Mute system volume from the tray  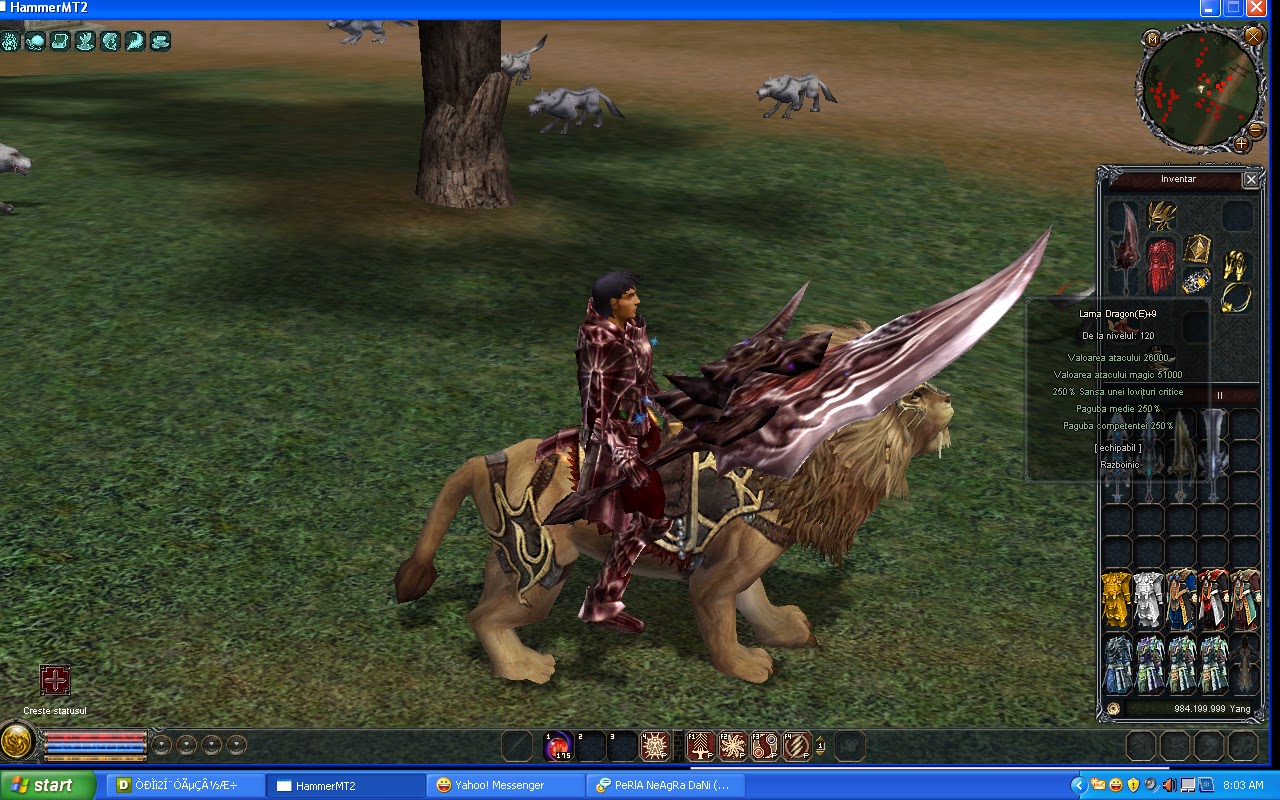(1169, 785)
